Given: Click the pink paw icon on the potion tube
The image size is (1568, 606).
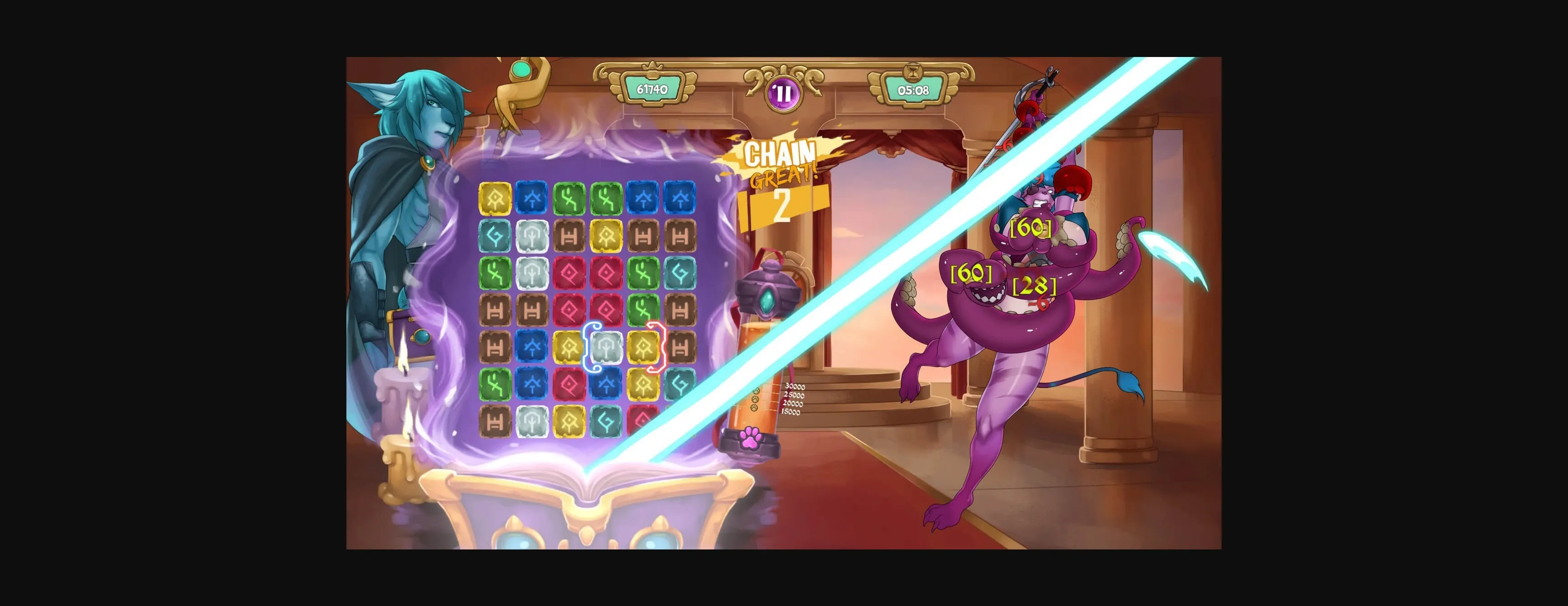Looking at the screenshot, I should click(751, 438).
